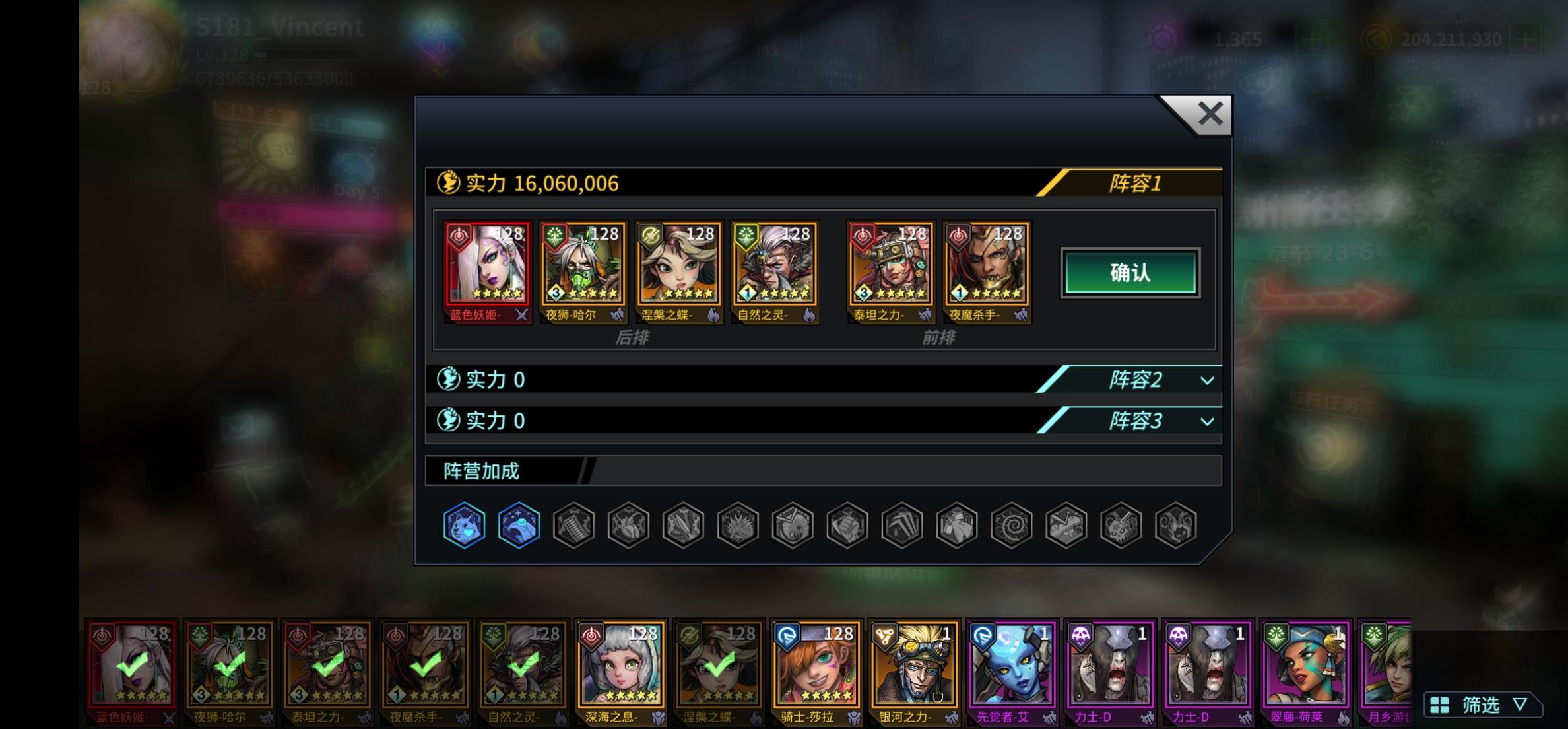Select hero 夜狮-哈尔 in the formation
Image resolution: width=1568 pixels, height=729 pixels.
coord(583,271)
